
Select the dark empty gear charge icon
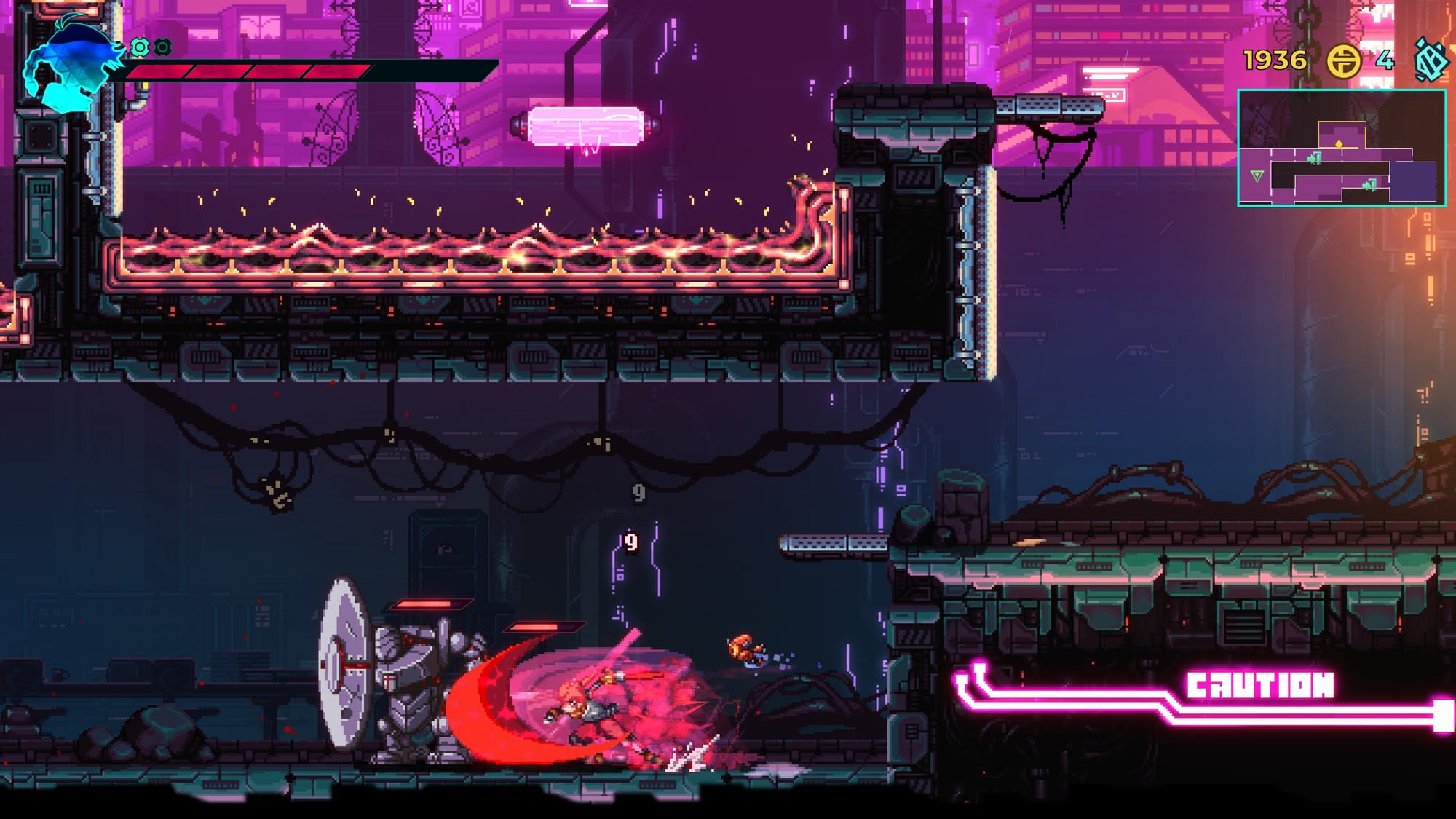coord(163,48)
